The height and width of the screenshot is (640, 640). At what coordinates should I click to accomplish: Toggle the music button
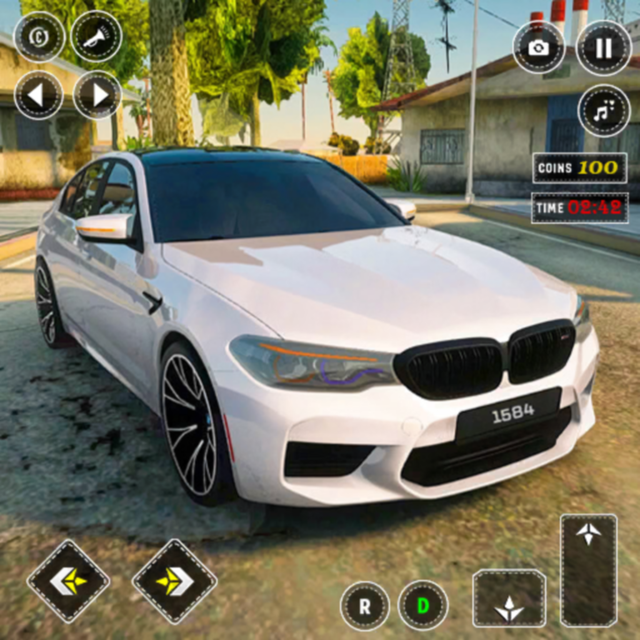click(x=604, y=110)
